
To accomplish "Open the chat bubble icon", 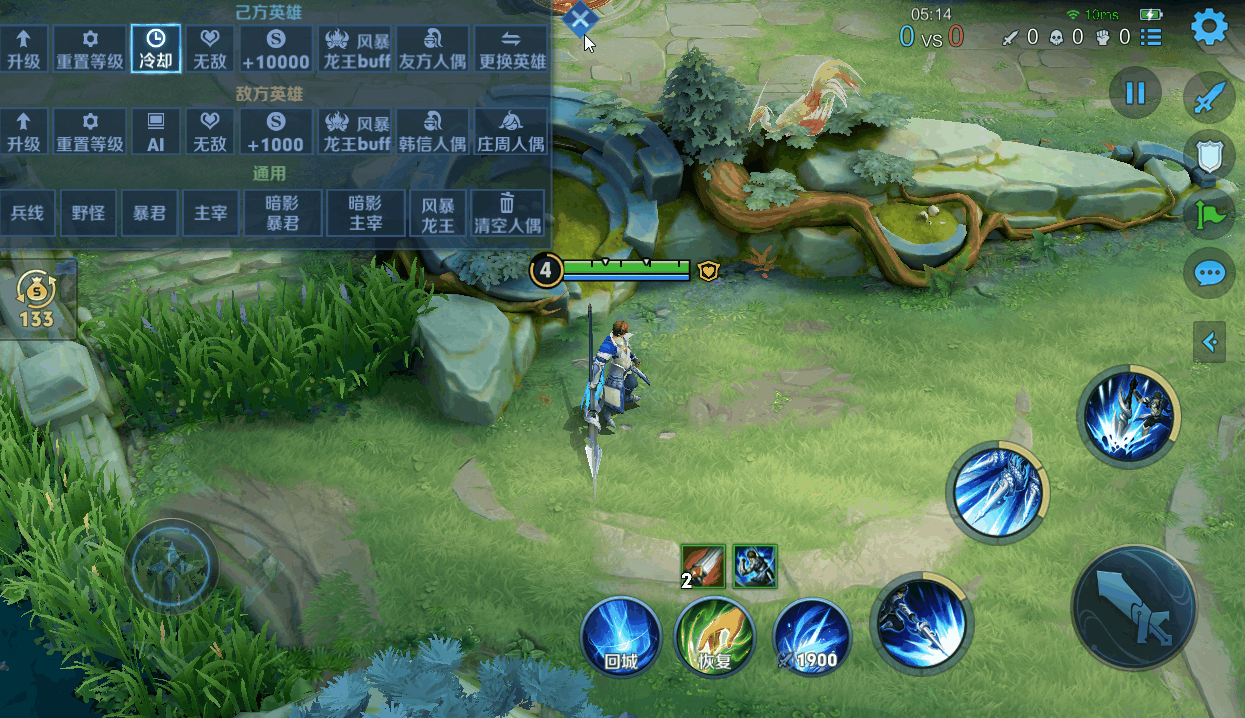I will [x=1209, y=272].
